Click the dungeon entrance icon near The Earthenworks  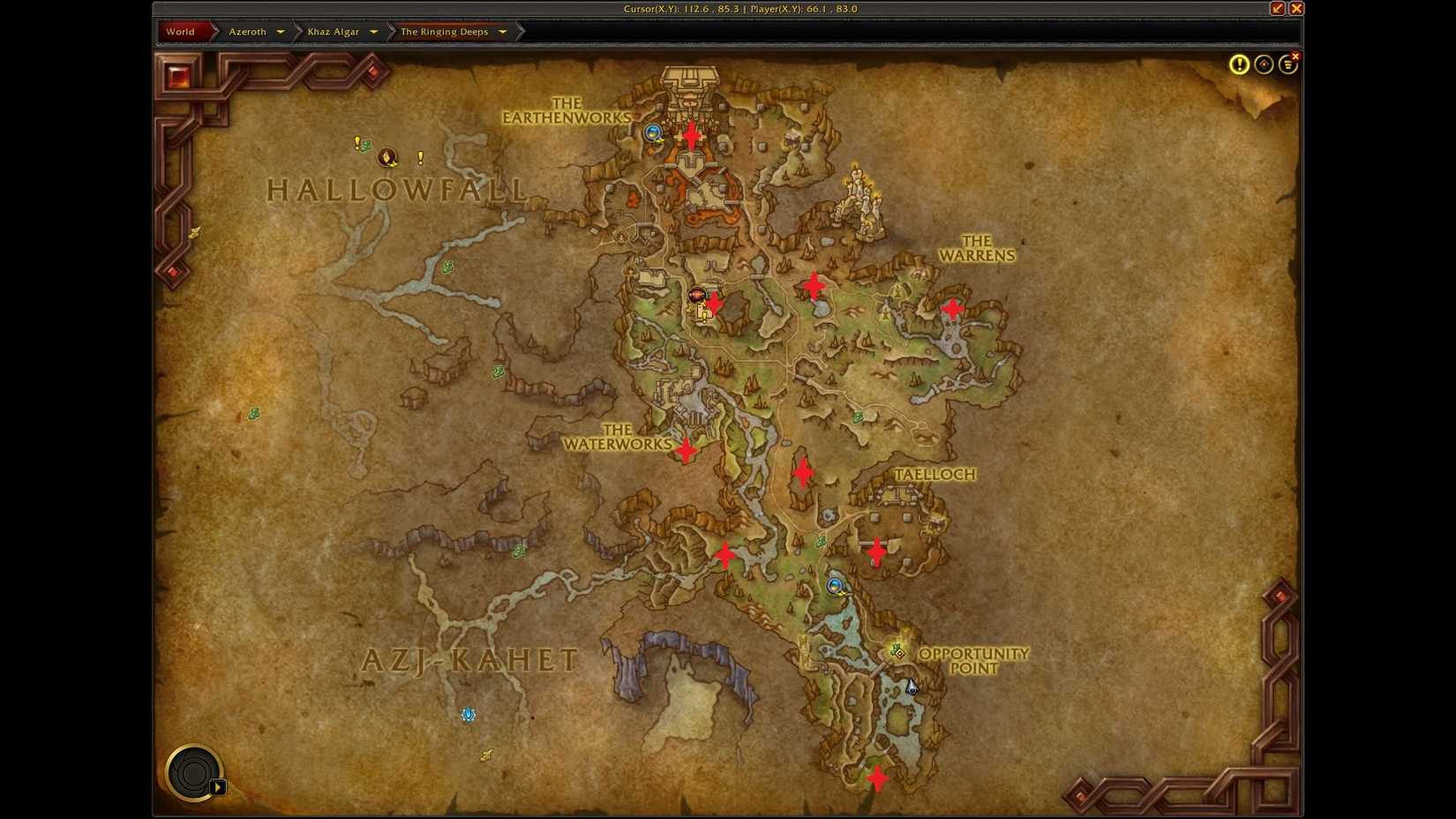point(651,131)
